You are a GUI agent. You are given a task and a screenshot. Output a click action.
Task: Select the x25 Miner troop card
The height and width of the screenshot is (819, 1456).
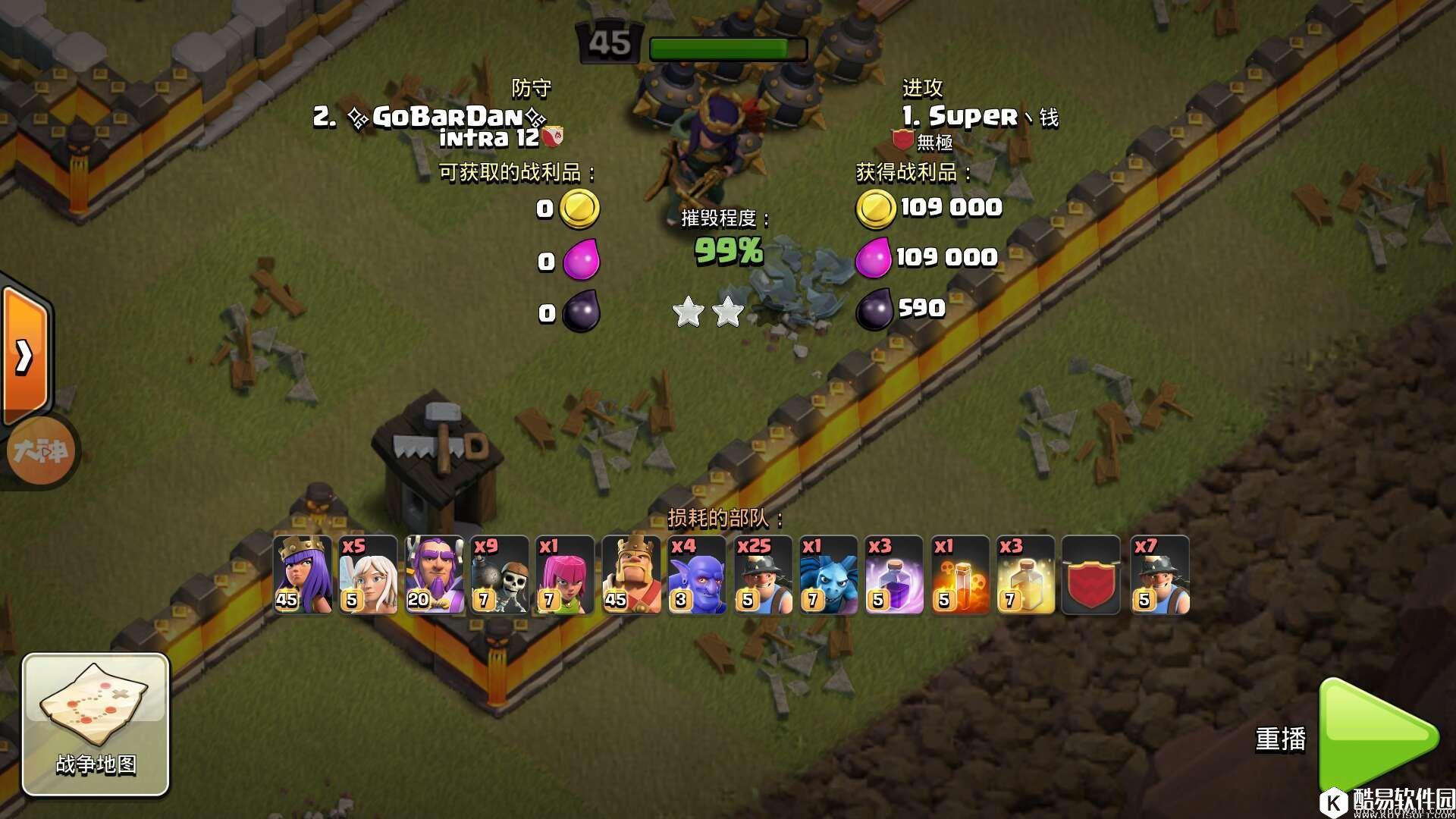point(762,575)
